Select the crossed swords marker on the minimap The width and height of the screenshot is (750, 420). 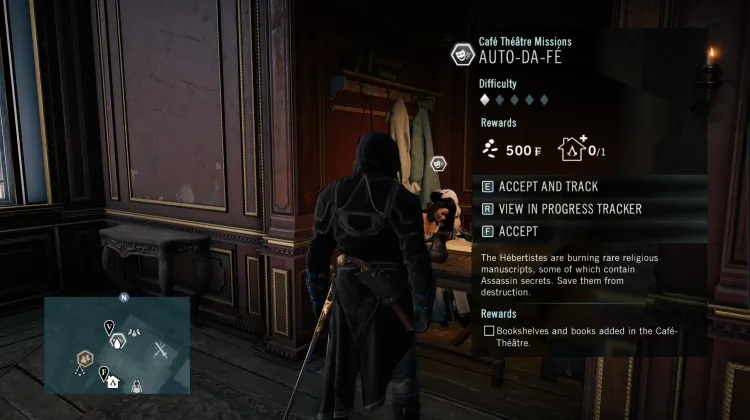162,350
